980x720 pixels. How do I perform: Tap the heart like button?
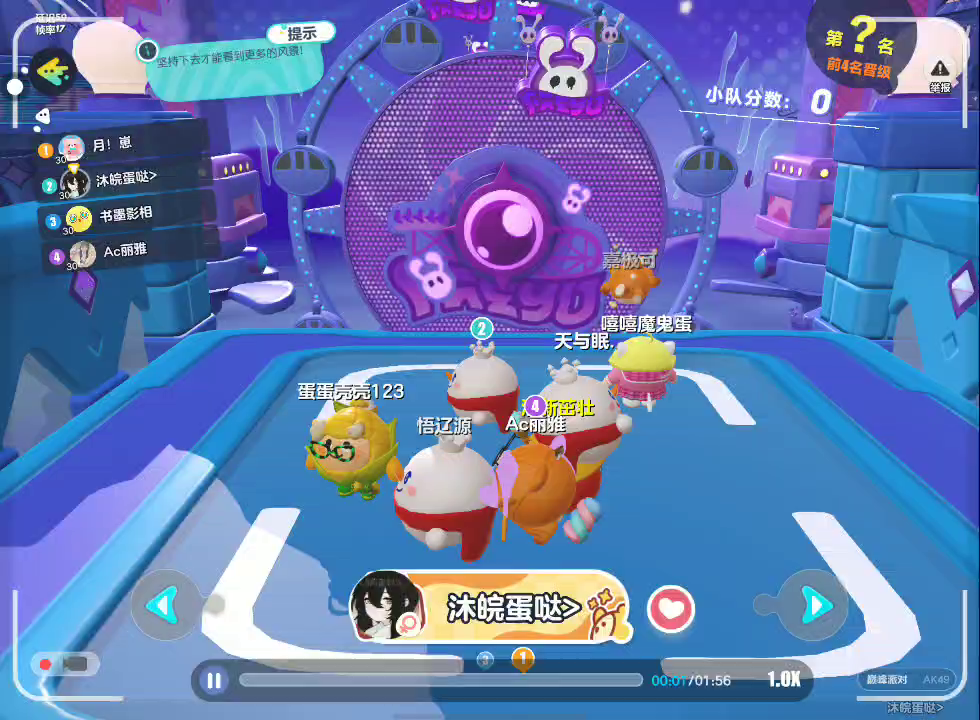click(670, 608)
